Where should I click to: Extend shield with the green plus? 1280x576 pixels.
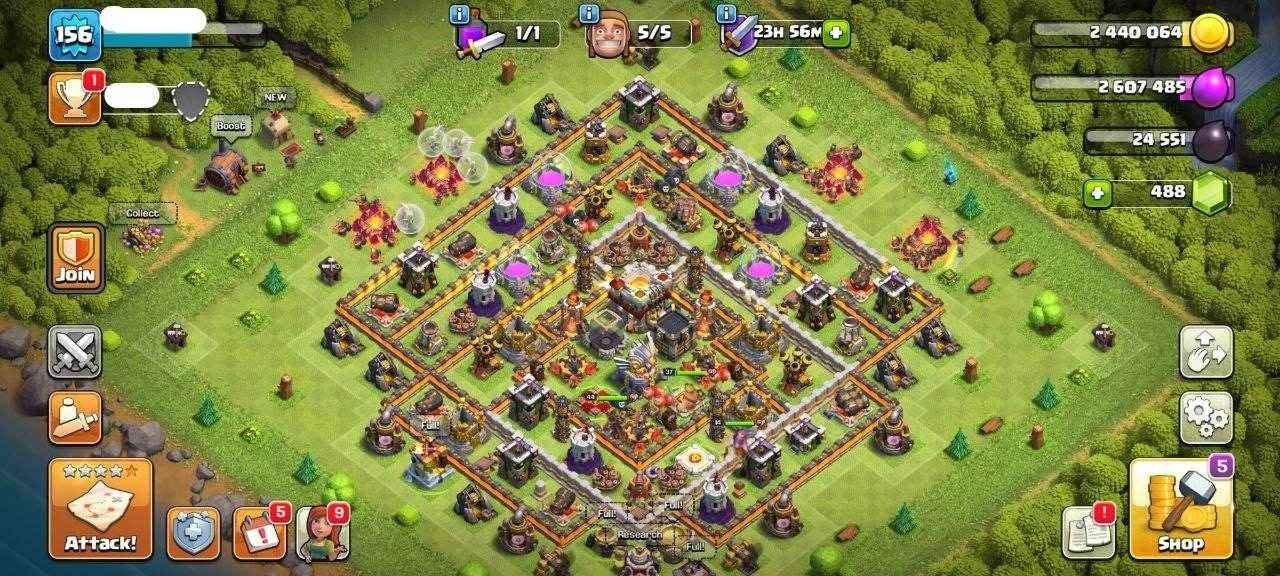coord(836,33)
